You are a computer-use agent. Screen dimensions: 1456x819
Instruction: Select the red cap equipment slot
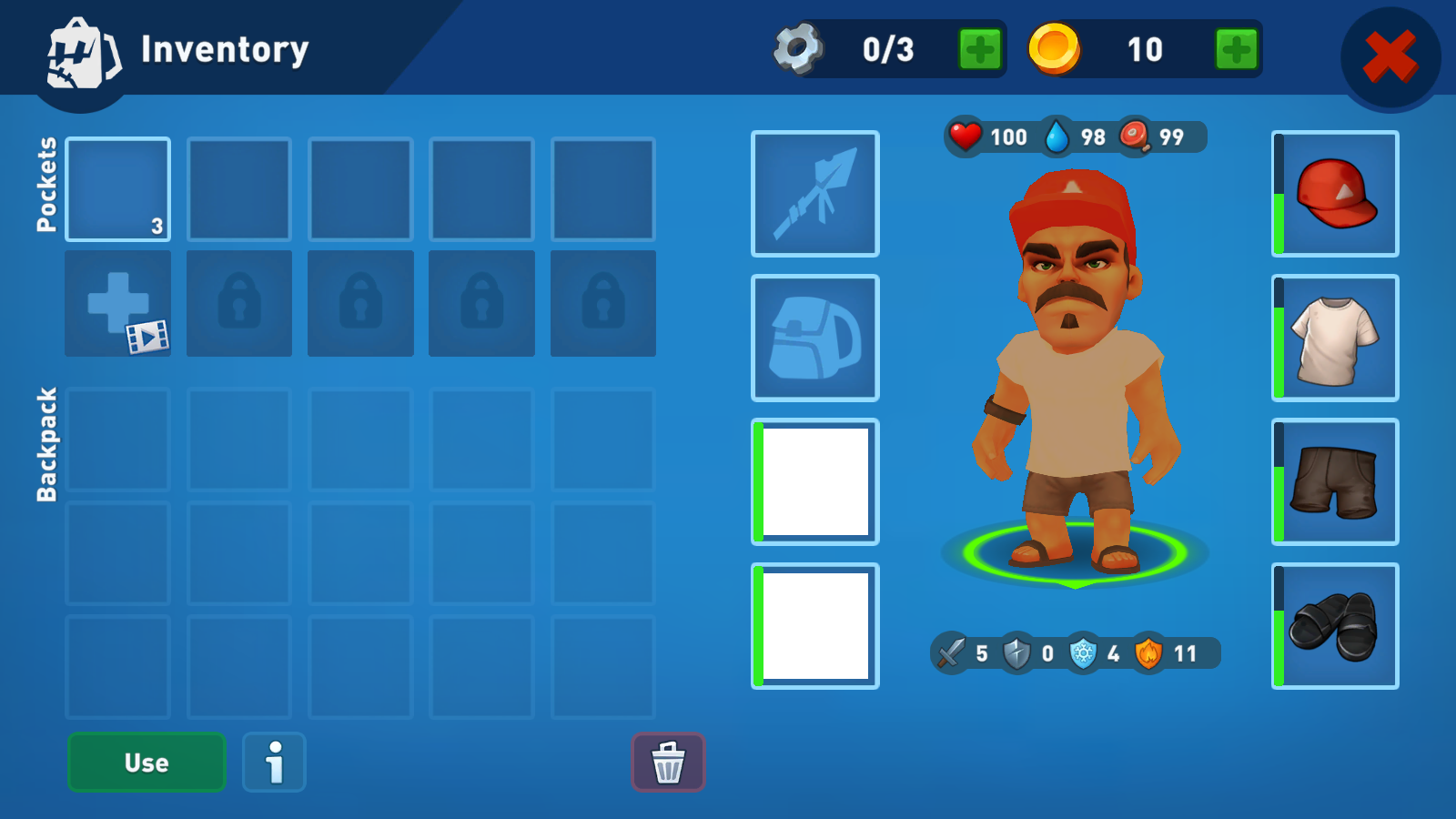(x=1335, y=194)
